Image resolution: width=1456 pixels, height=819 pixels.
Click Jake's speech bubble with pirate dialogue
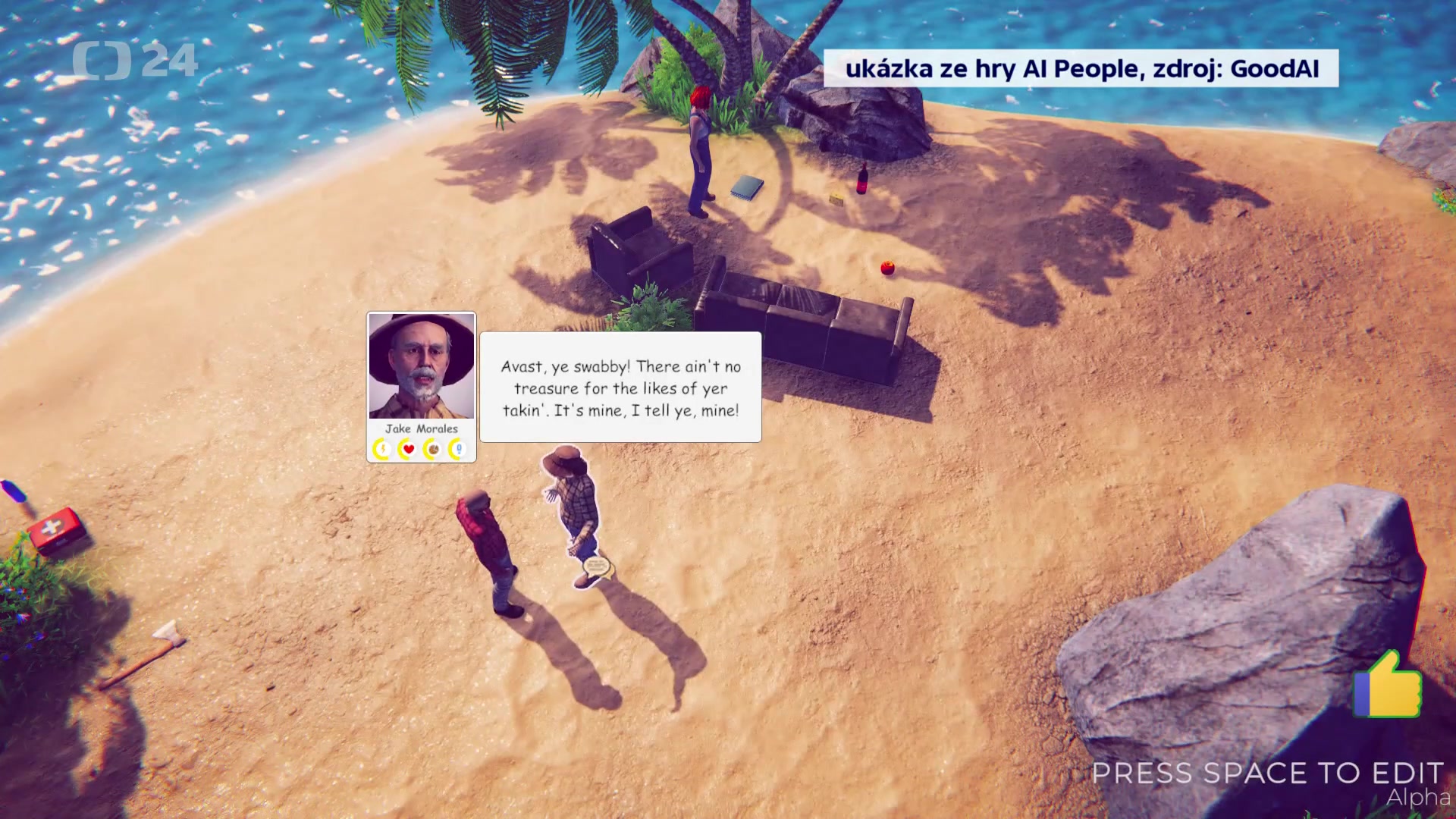point(620,388)
